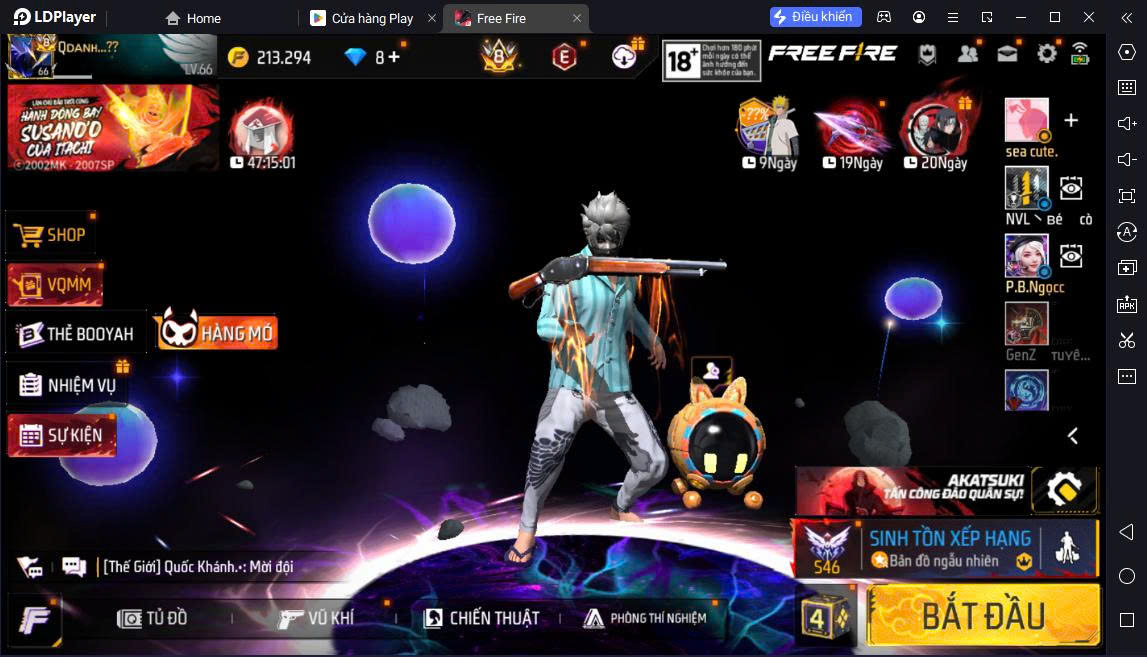Screen dimensions: 1147x657
Task: Switch to the VŨ KHÍ weapons section
Action: [316, 618]
